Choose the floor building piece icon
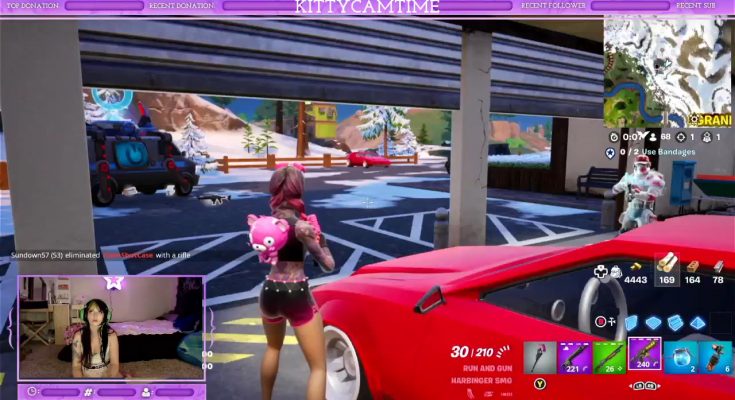 651,322
